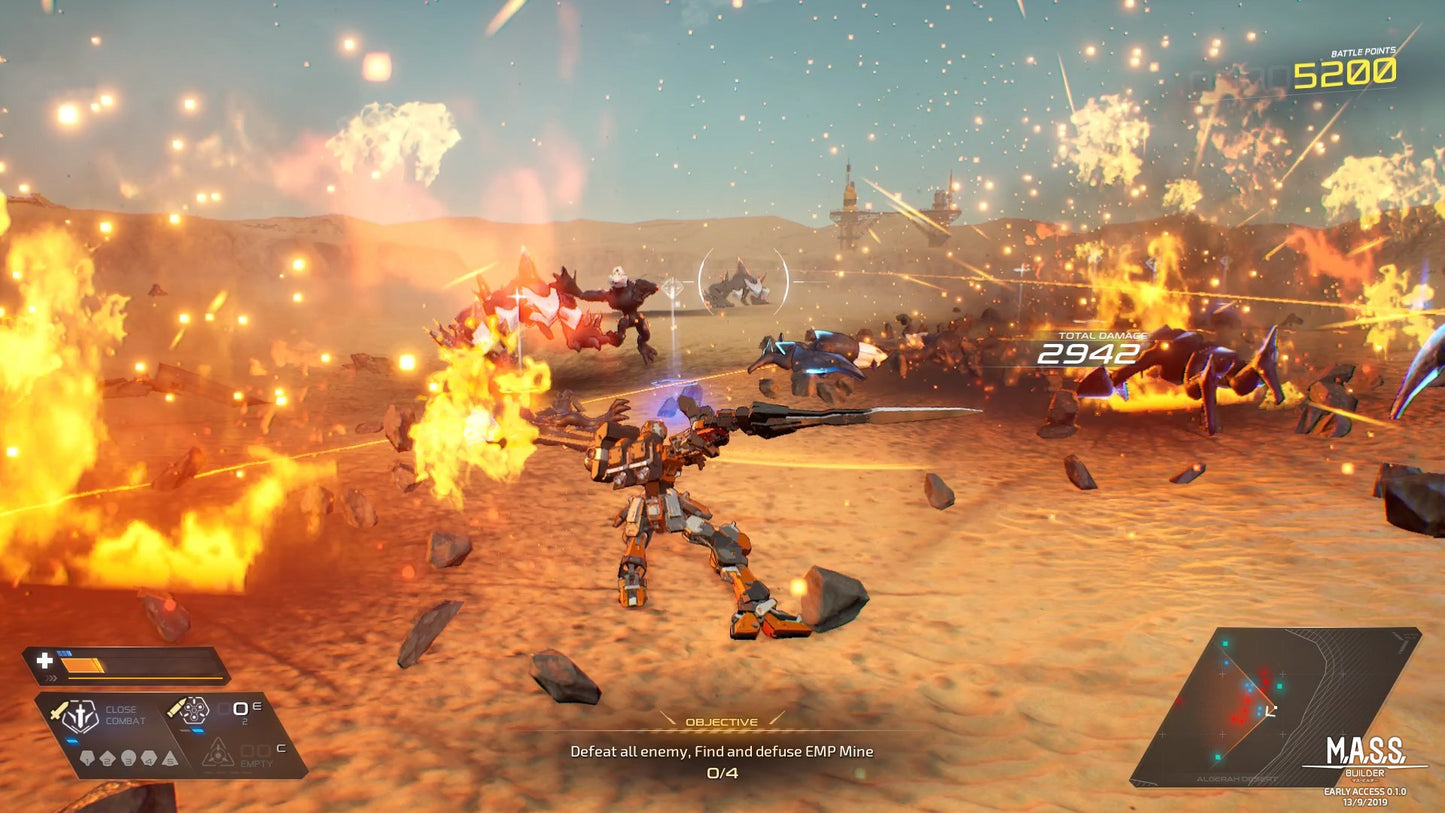
Task: Click the triple chevron boost indicator
Action: (51, 677)
